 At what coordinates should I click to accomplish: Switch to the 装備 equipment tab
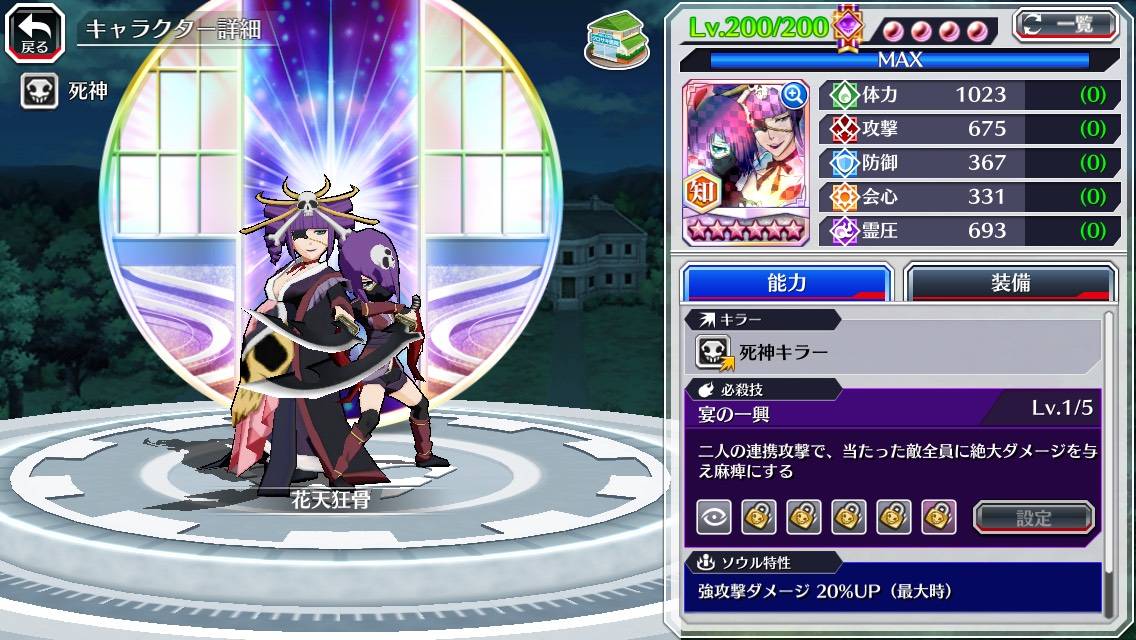tap(1010, 283)
